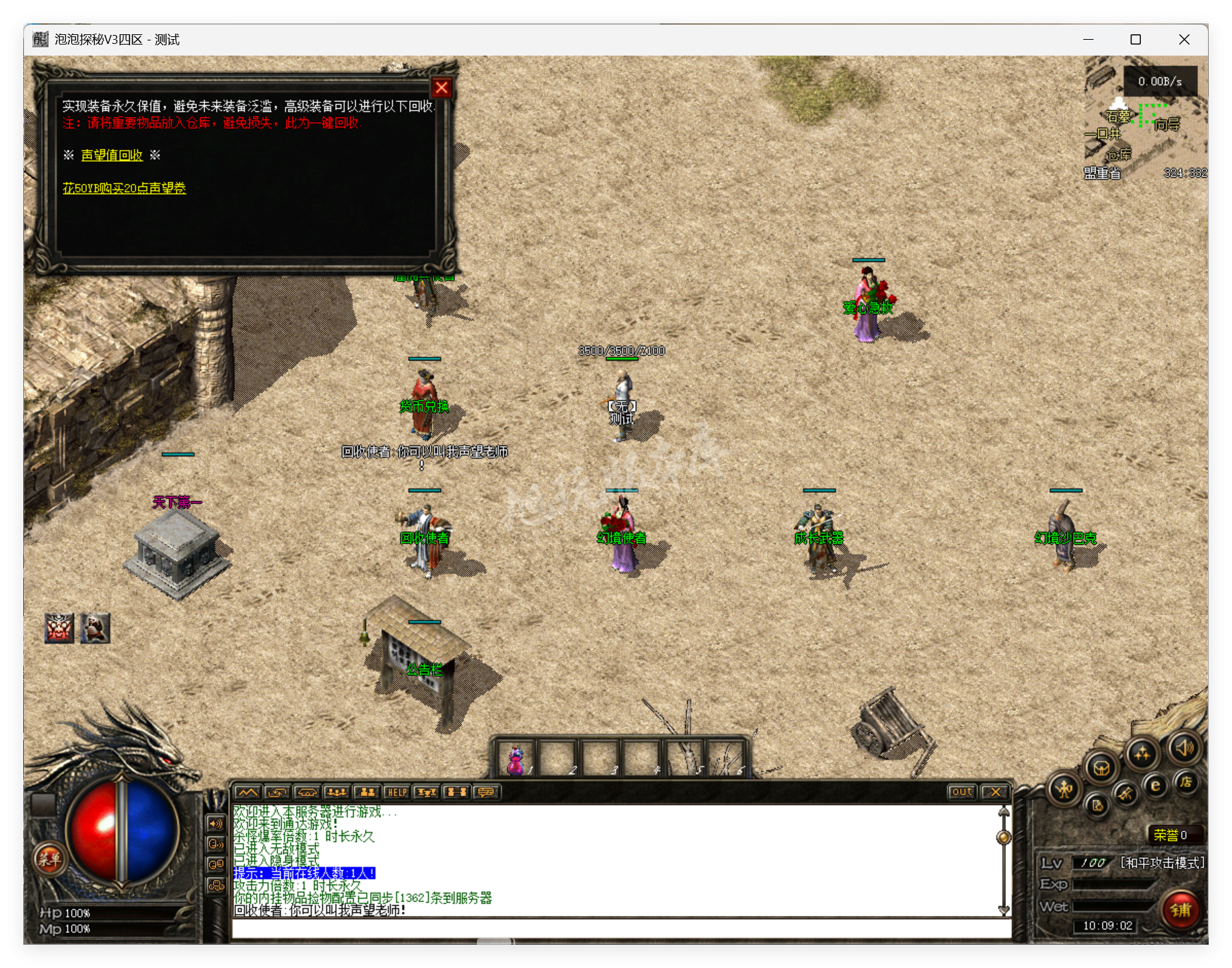The image size is (1232, 968).
Task: Click the out button above the chat
Action: click(x=961, y=792)
